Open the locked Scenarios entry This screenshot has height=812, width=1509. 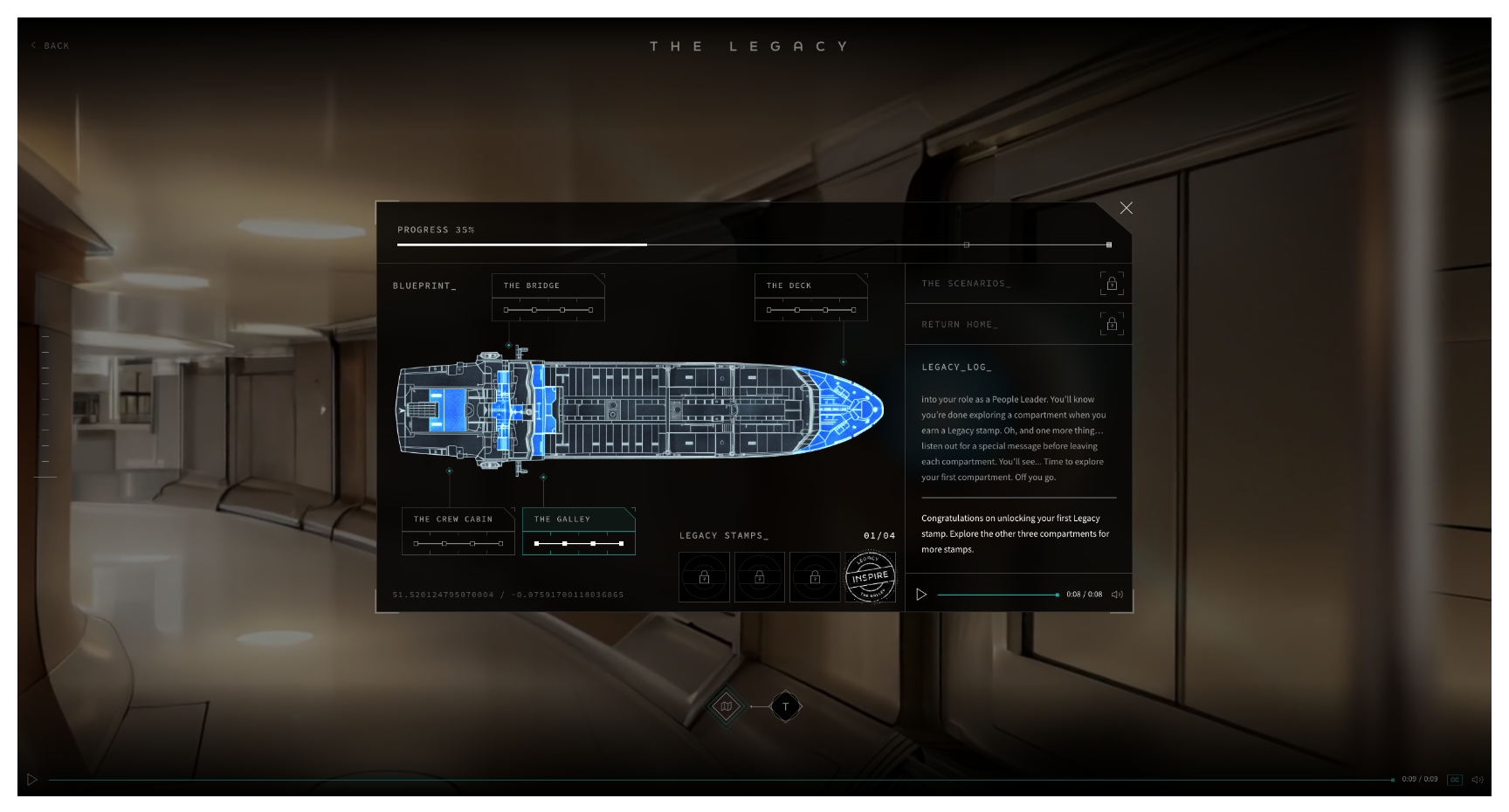pyautogui.click(x=1018, y=284)
